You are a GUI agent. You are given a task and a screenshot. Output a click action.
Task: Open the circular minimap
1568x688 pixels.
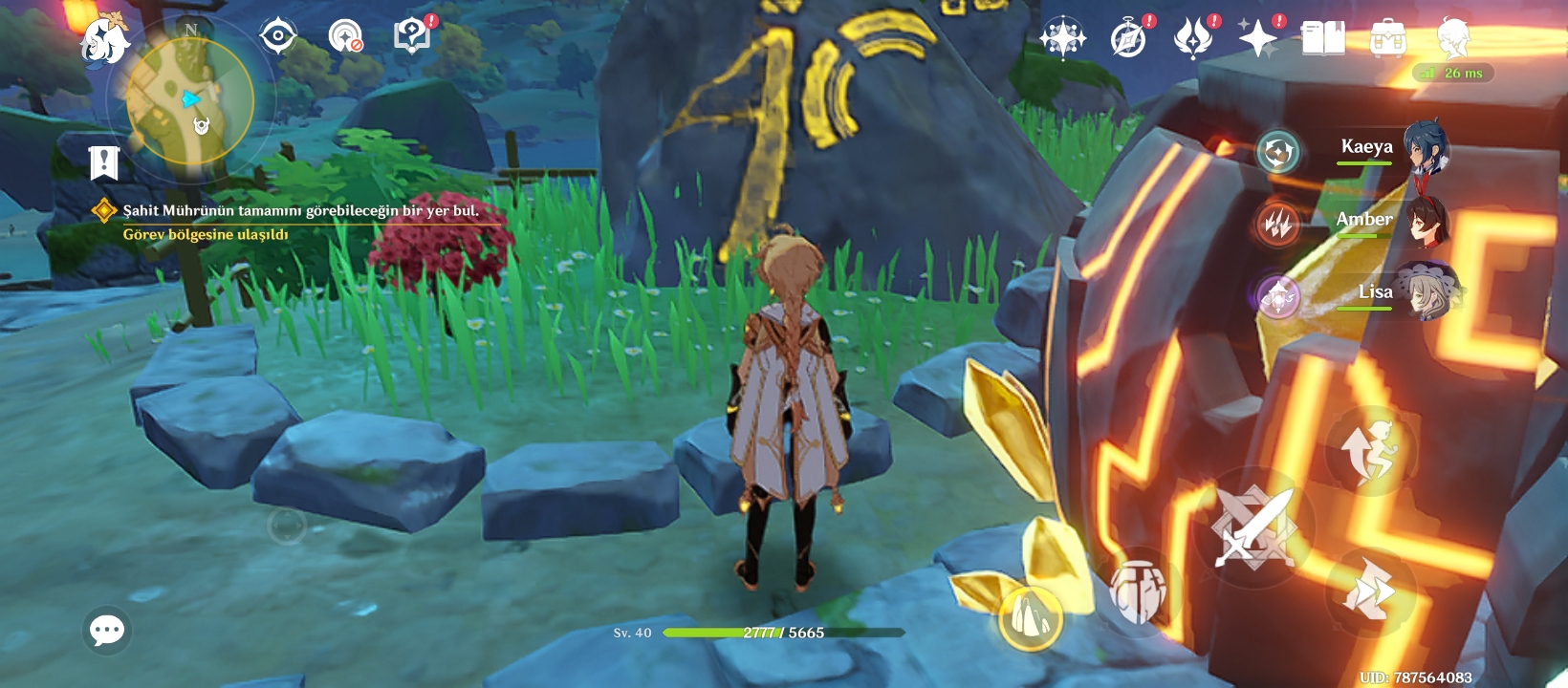191,100
